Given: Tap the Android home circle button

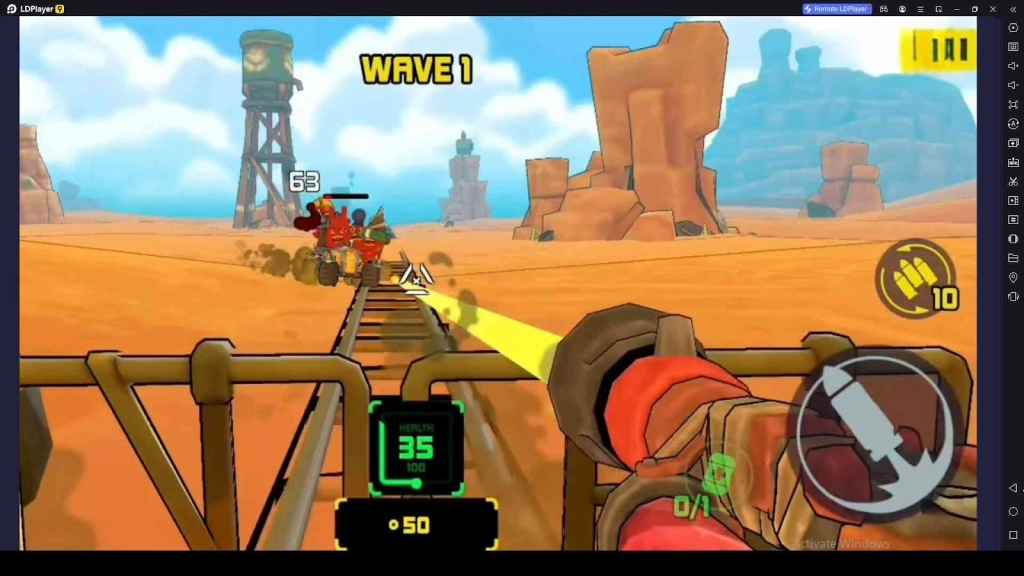Looking at the screenshot, I should point(1013,512).
